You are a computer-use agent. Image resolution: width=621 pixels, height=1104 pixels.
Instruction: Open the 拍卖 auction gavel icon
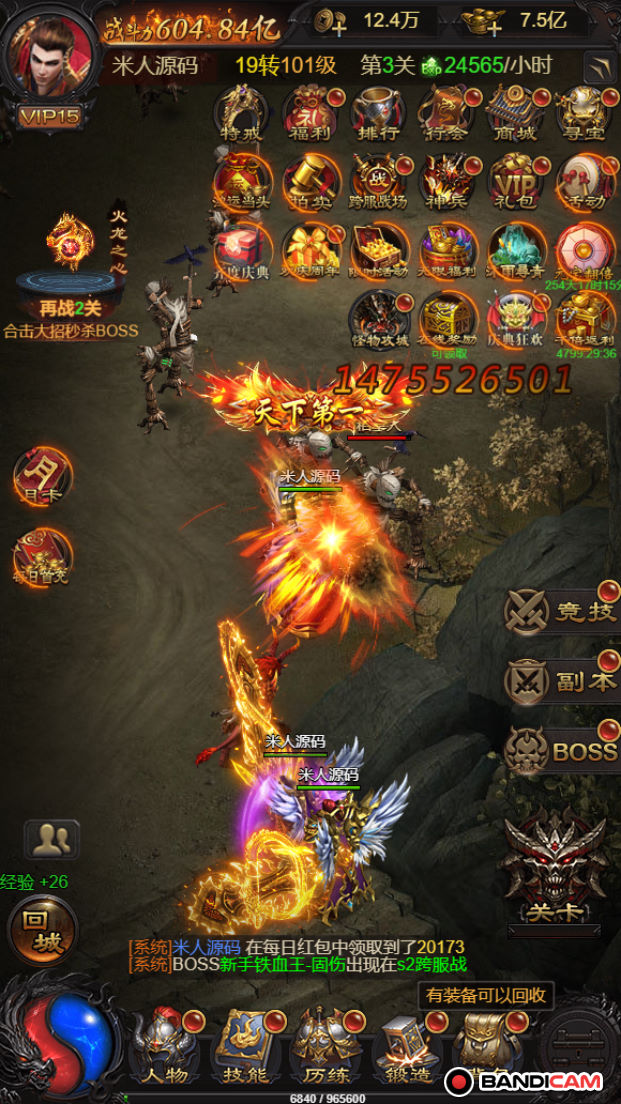309,181
